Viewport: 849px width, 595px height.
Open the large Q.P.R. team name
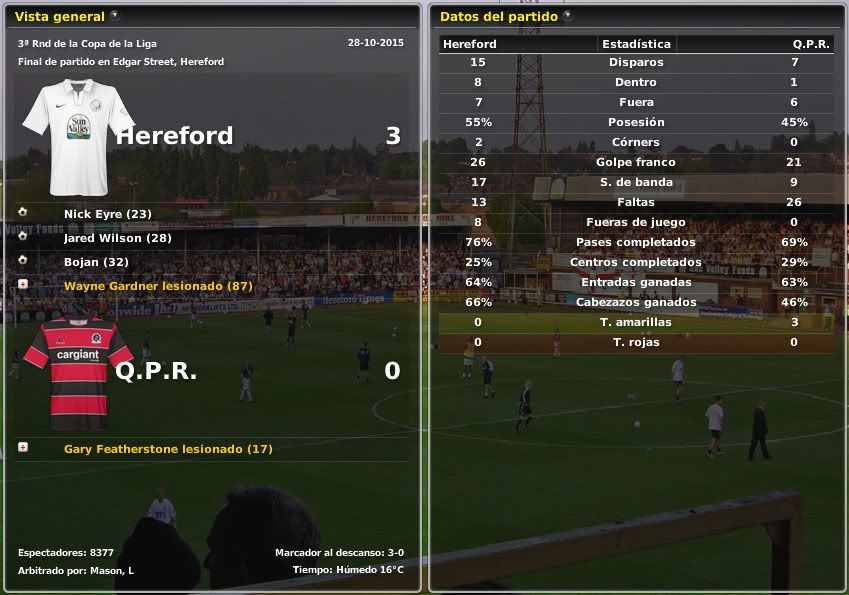coord(156,371)
